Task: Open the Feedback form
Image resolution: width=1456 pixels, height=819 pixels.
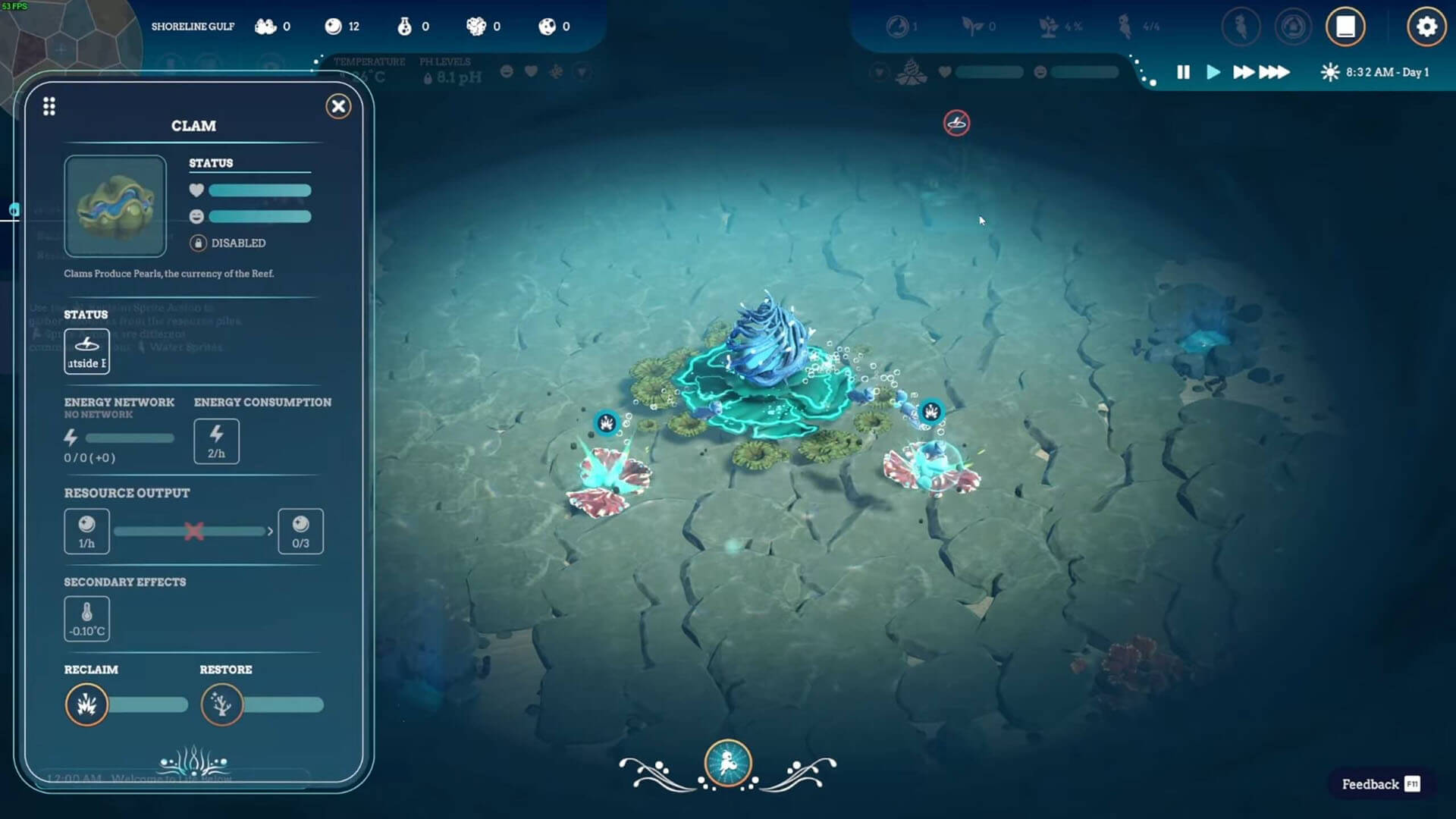Action: point(1379,784)
